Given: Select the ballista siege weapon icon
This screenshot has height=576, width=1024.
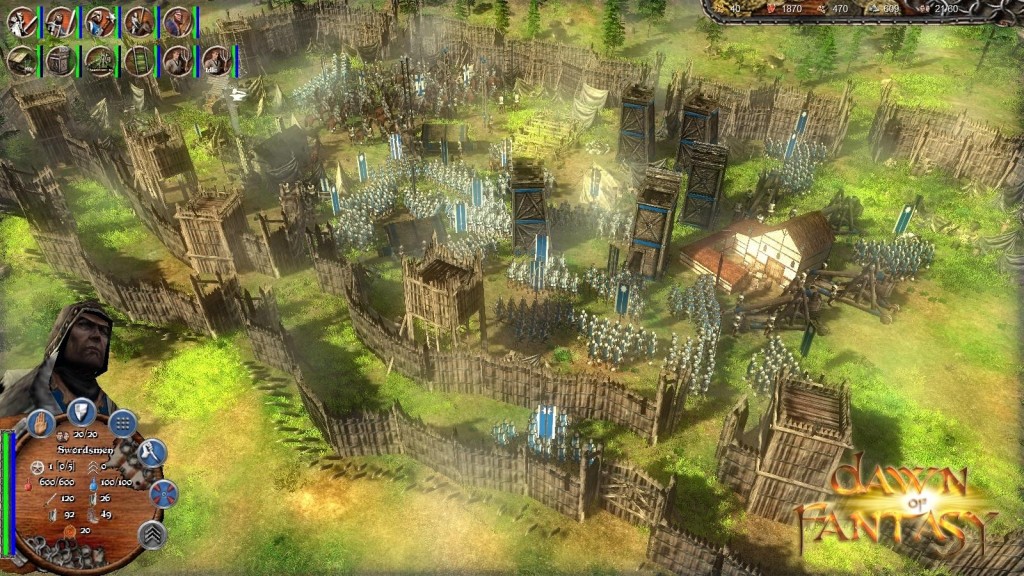Looking at the screenshot, I should [x=100, y=61].
